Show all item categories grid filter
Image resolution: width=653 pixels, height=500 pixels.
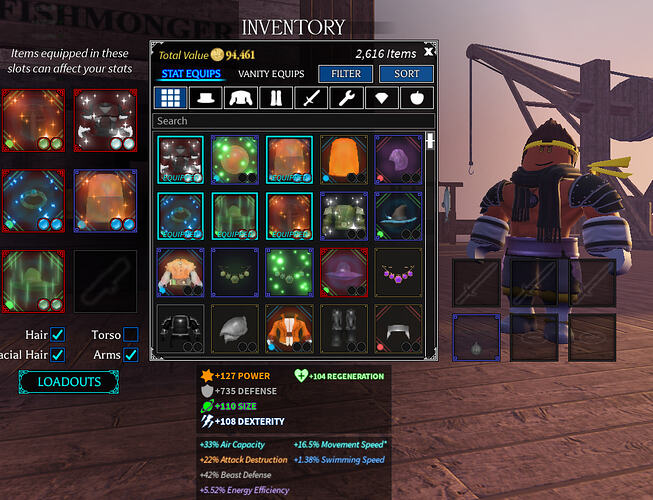pos(169,98)
